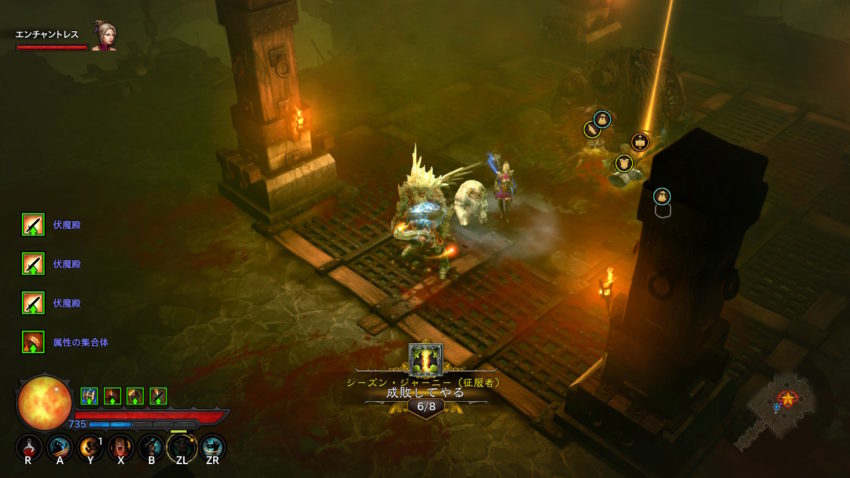850x478 pixels.
Task: Click the blue buff icon above the health bar
Action: [89, 396]
